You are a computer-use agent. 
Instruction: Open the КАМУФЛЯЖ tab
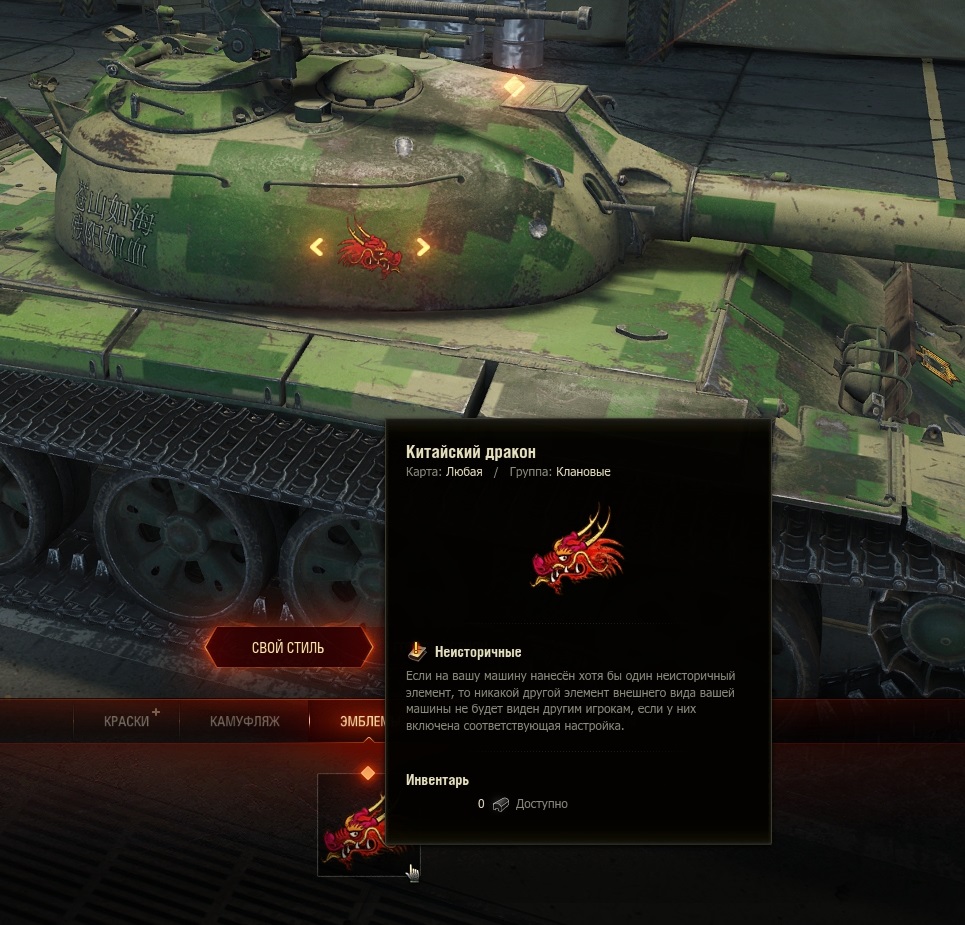click(x=244, y=721)
